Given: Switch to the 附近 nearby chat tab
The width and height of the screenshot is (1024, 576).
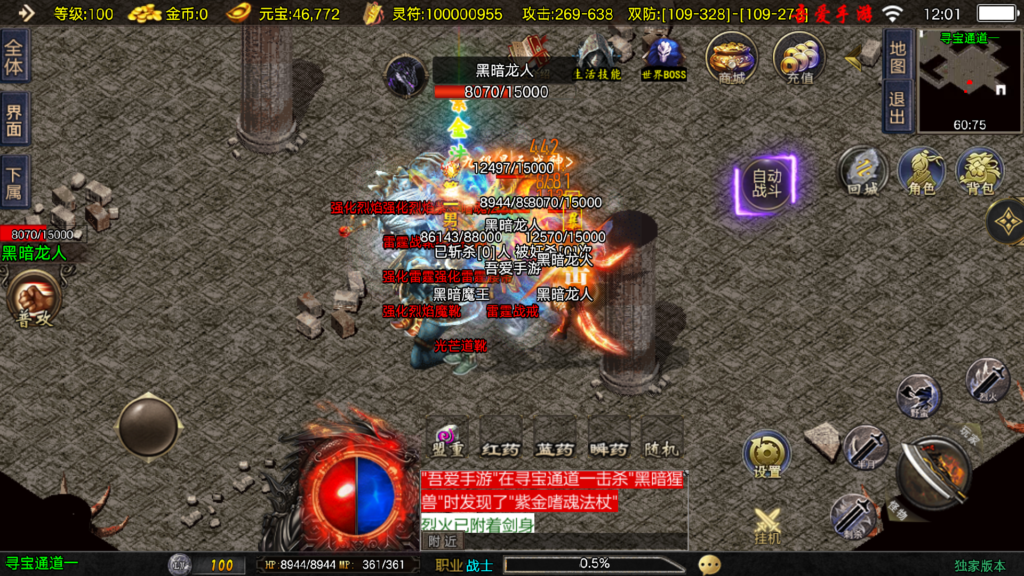Looking at the screenshot, I should coord(444,541).
